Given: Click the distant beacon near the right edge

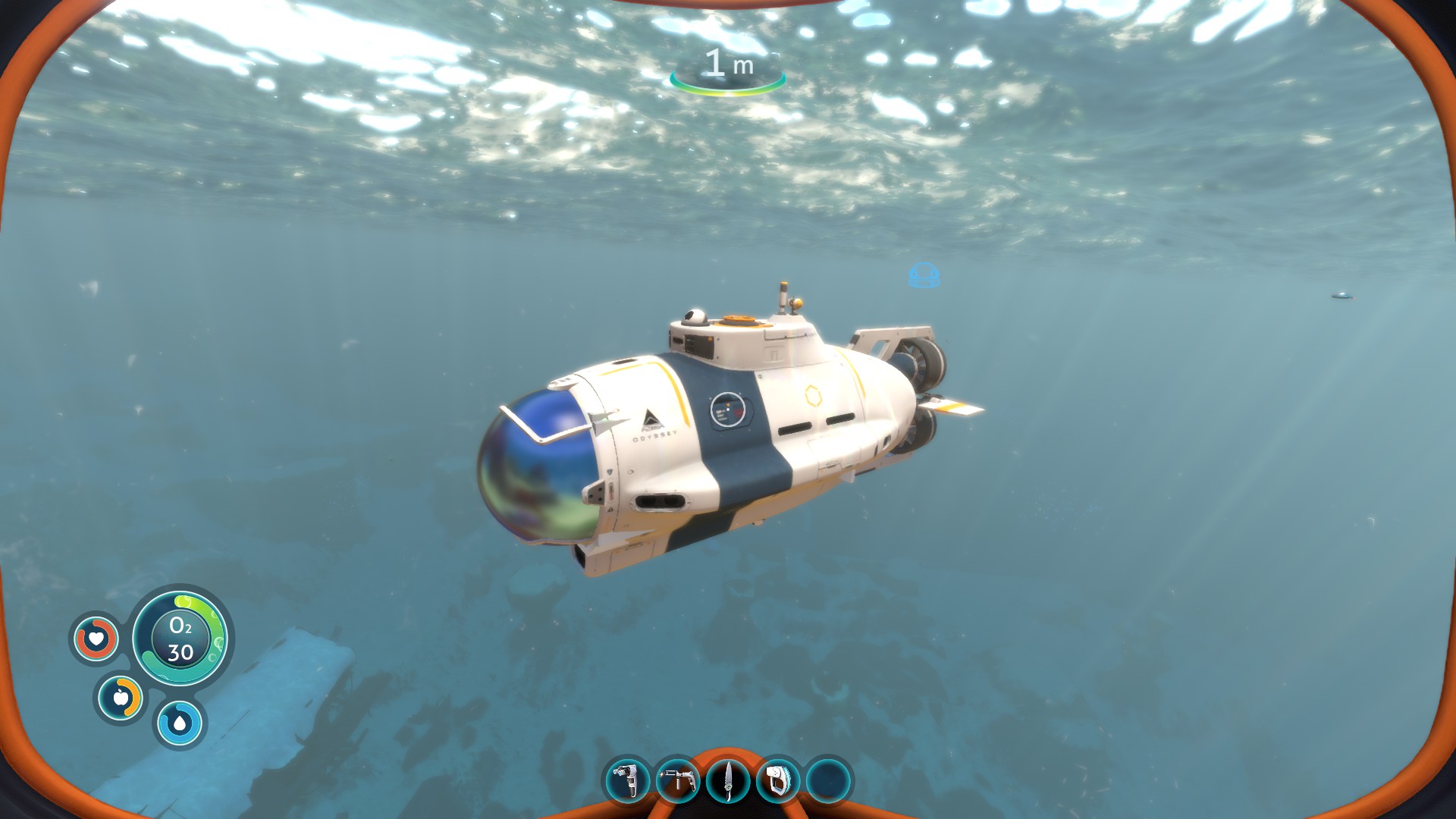Looking at the screenshot, I should pyautogui.click(x=1342, y=296).
